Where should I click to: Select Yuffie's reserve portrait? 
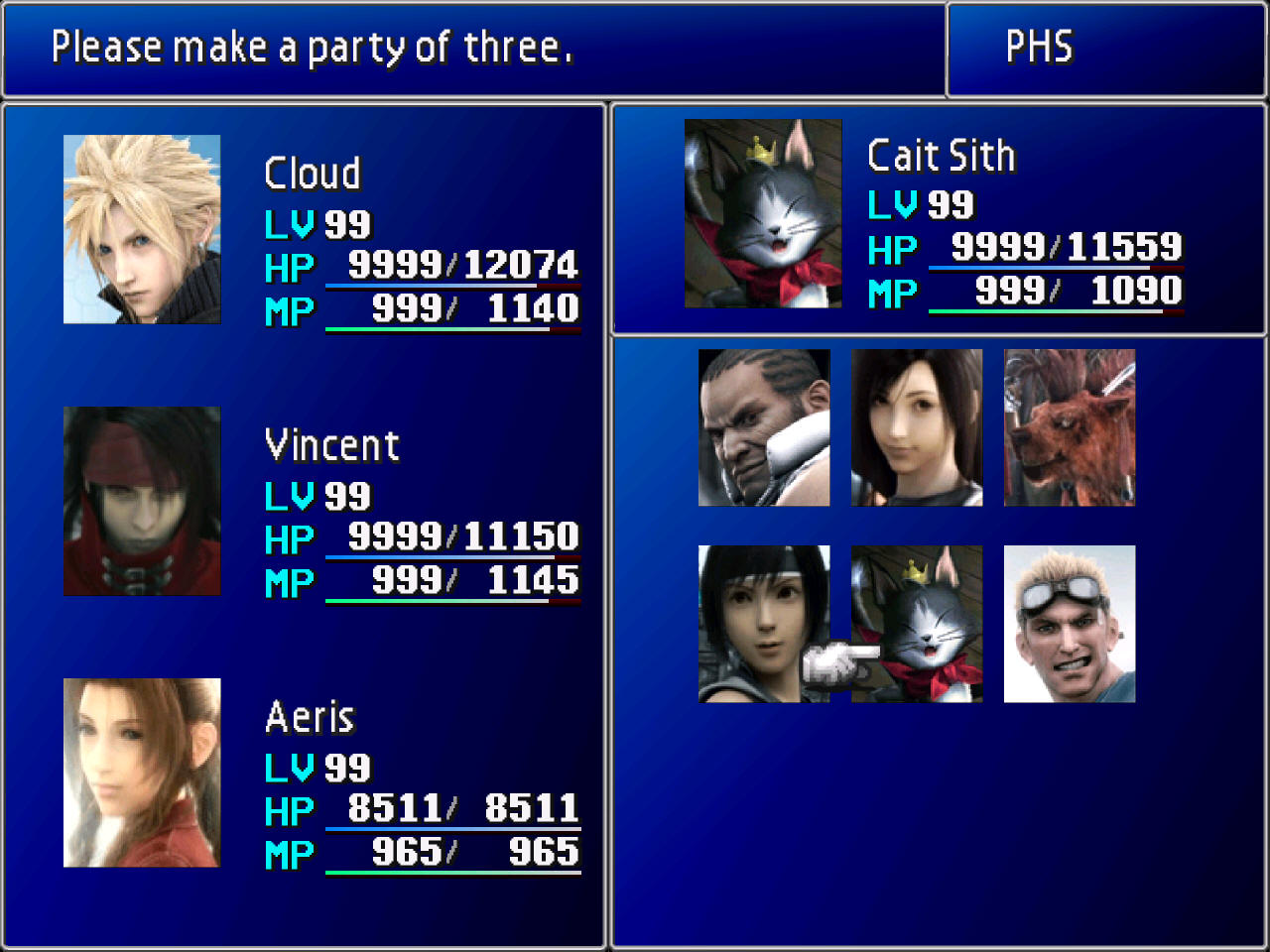coord(764,624)
